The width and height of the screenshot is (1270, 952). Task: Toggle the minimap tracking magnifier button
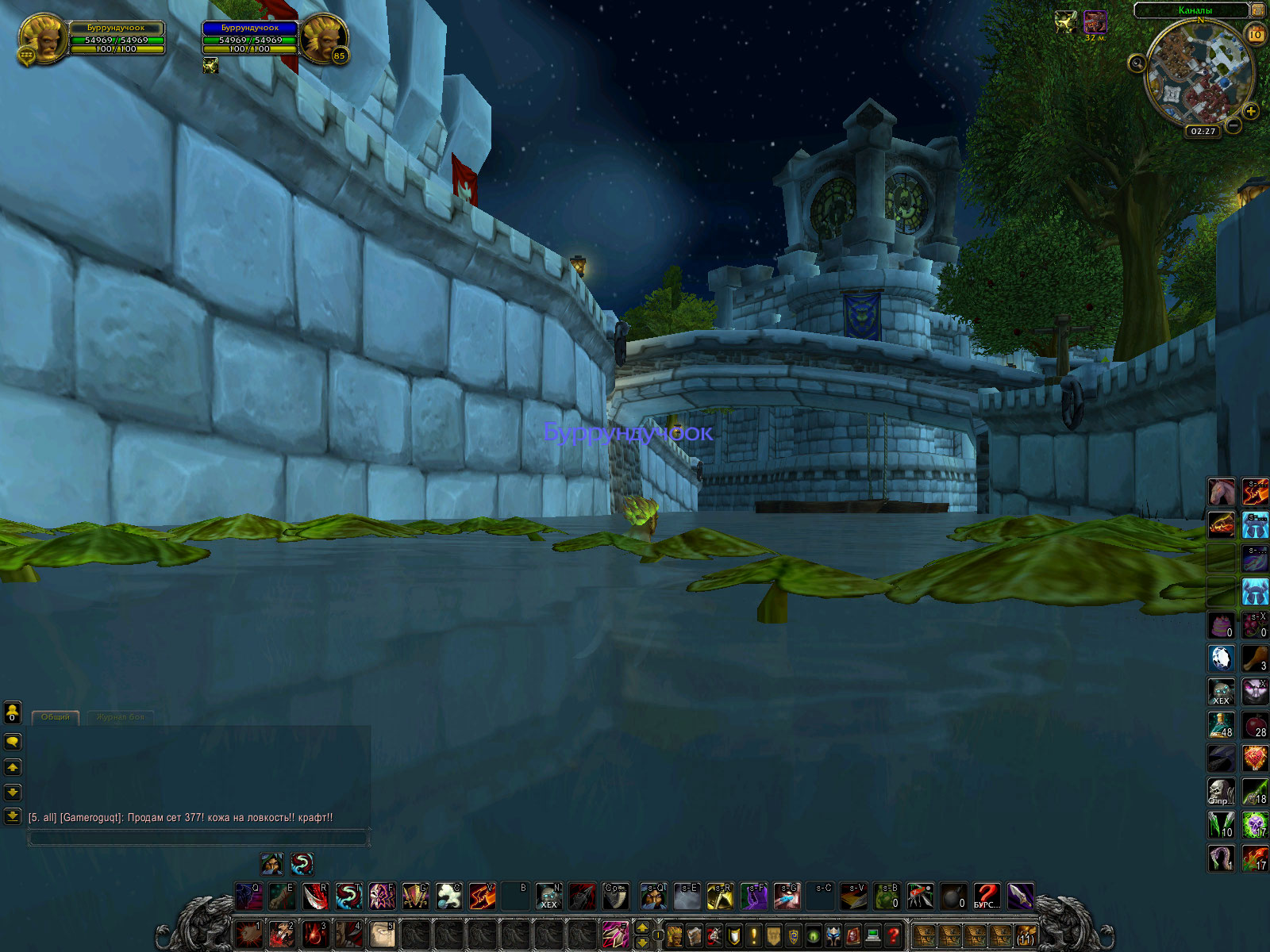click(1137, 63)
